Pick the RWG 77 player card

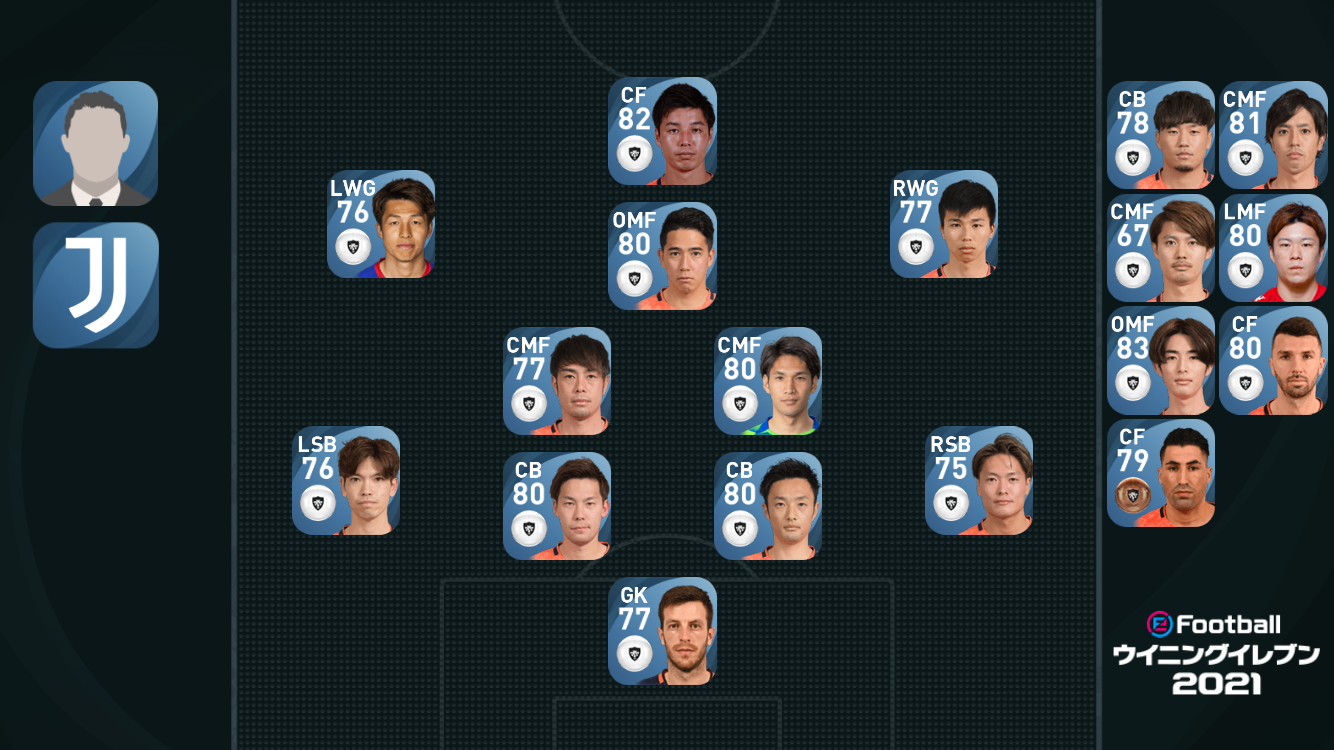(944, 224)
